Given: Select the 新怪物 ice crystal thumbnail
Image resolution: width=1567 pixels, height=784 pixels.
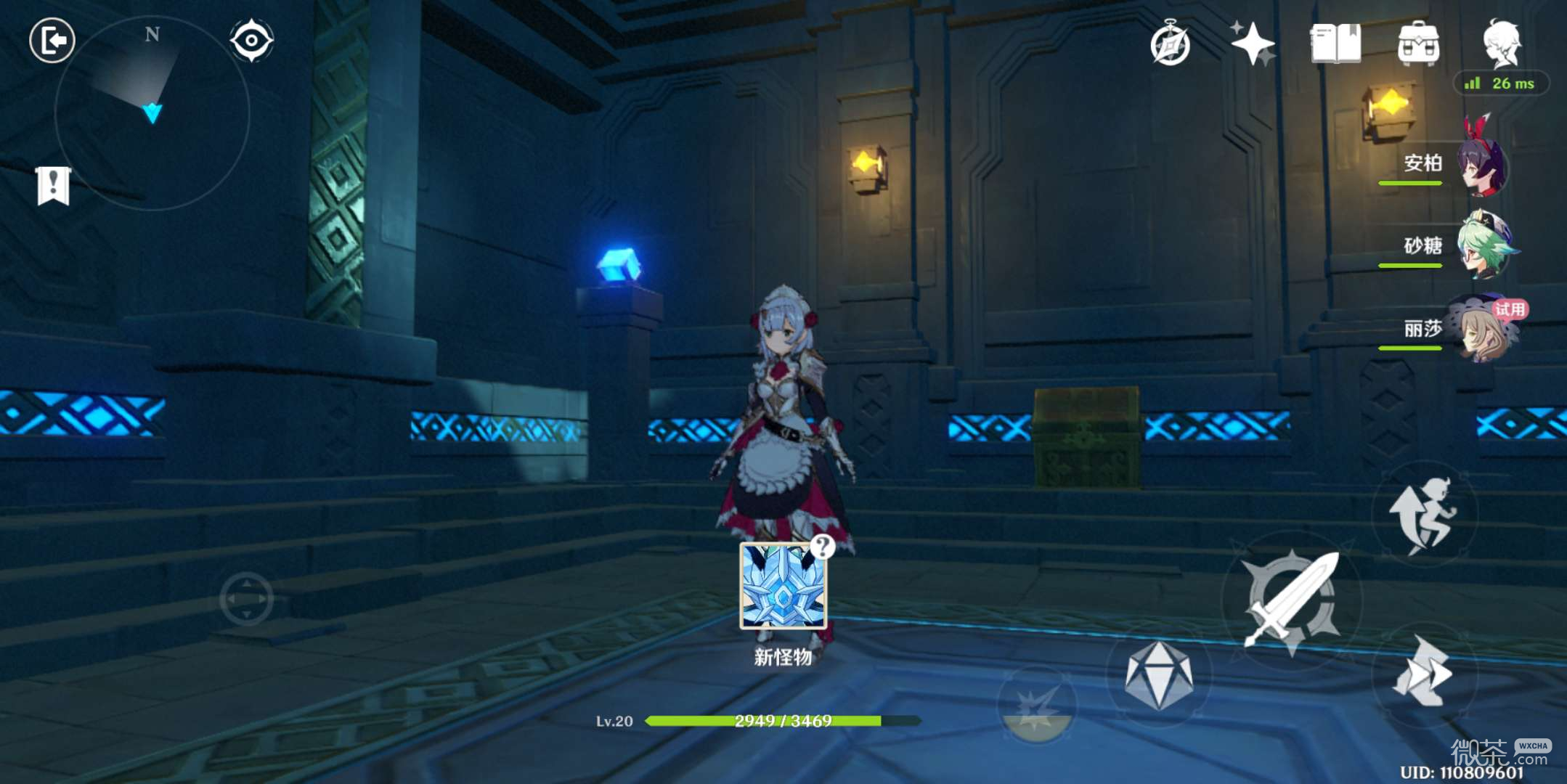Looking at the screenshot, I should 783,587.
